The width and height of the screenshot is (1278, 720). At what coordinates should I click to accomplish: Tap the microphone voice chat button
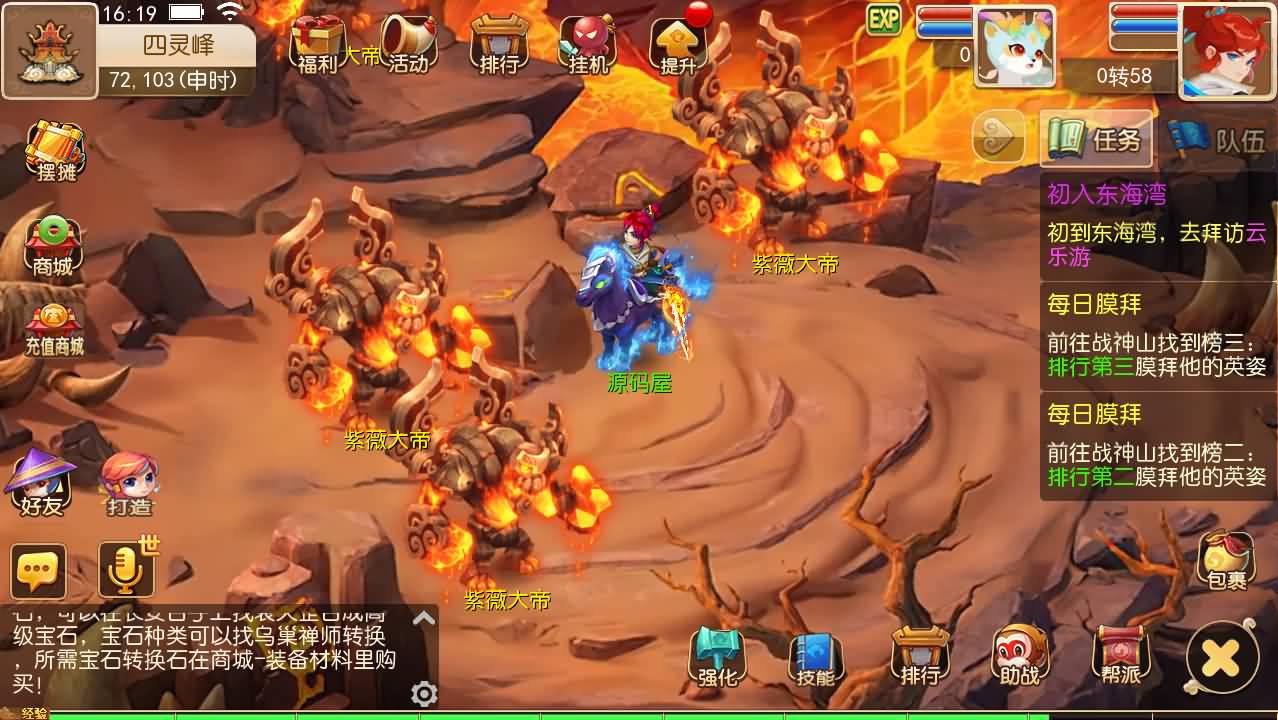click(x=125, y=571)
